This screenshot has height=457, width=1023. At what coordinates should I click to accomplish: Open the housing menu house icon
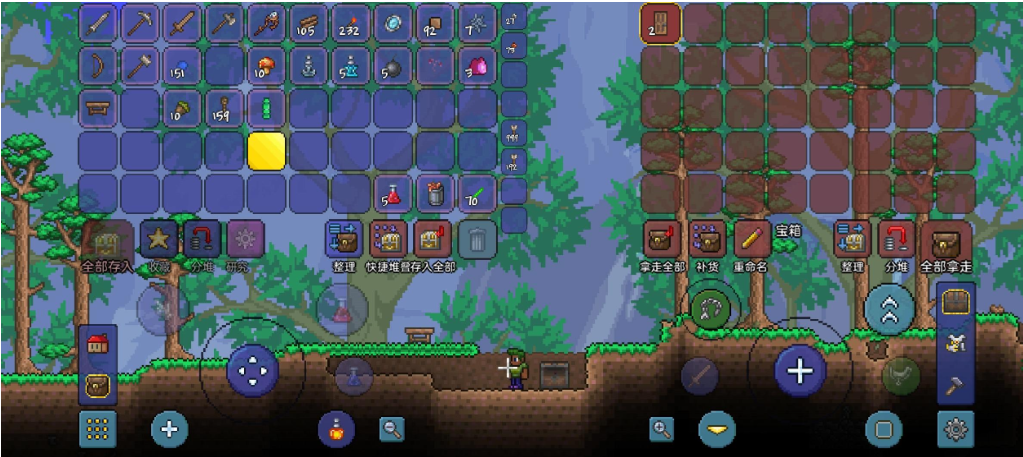(x=98, y=344)
